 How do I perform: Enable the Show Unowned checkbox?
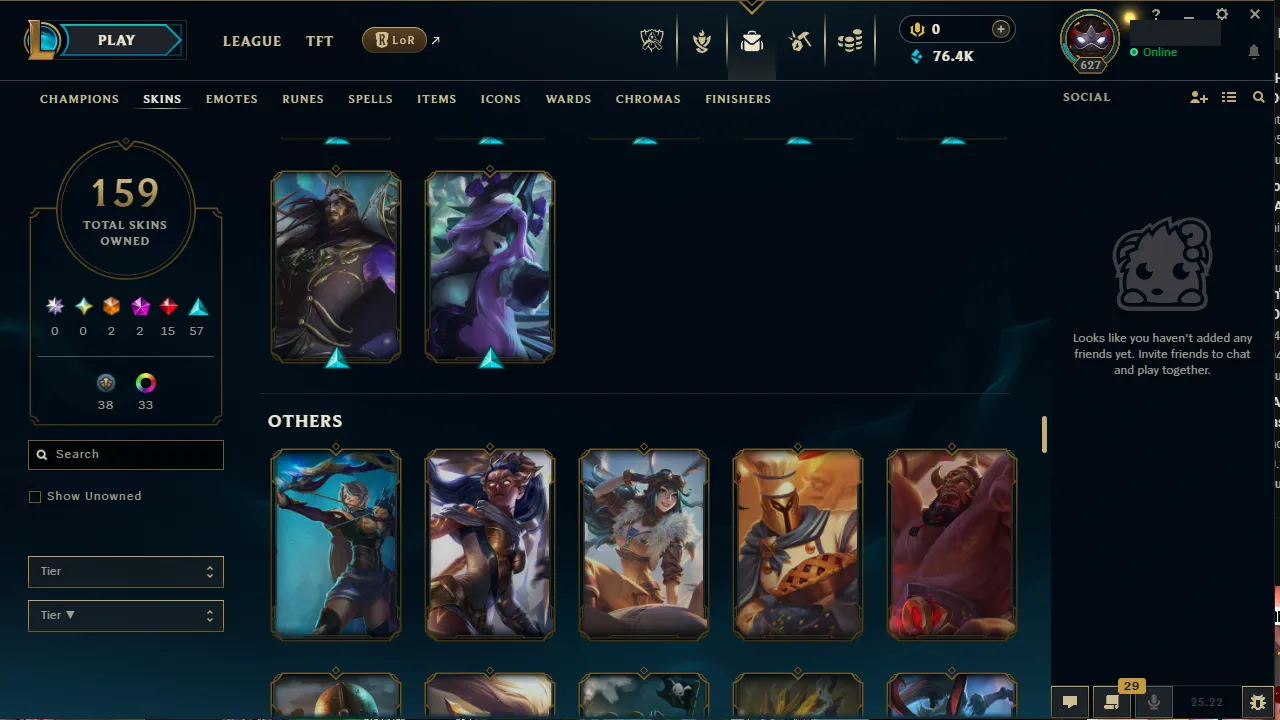point(35,496)
